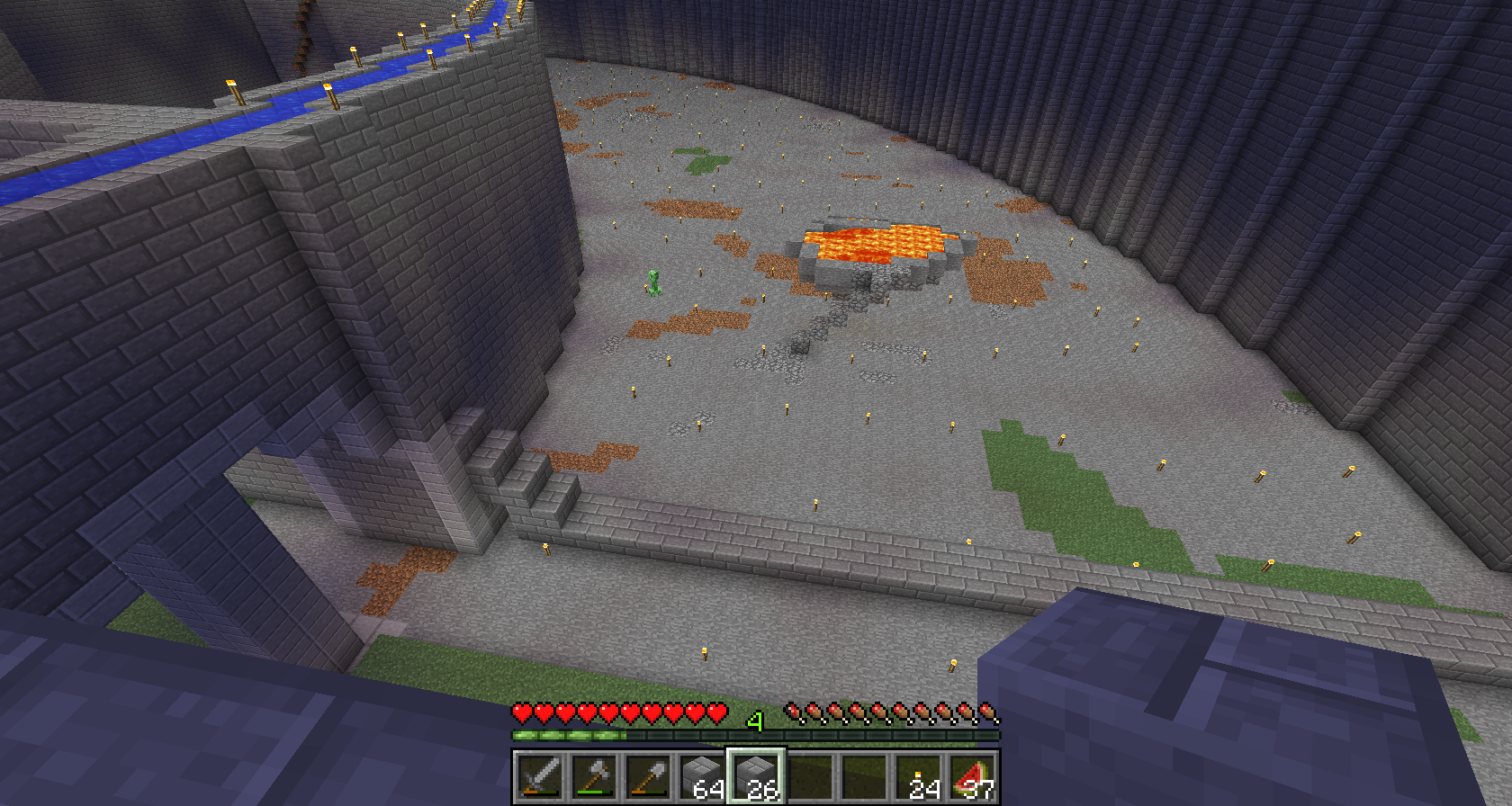1512x806 pixels.
Task: Choose the stack of 64 stone bricks
Action: pos(702,776)
